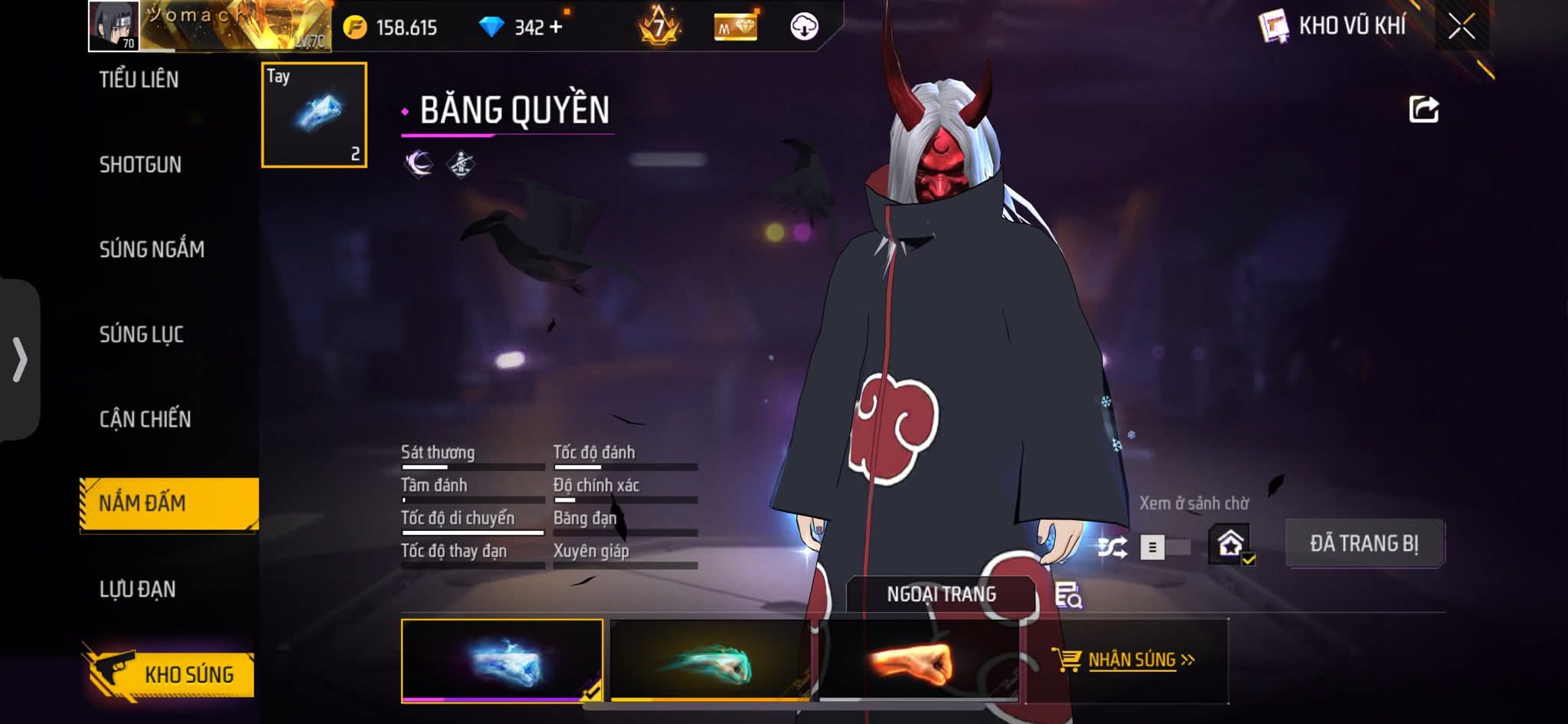Pick the orange flaming fist skin
Viewport: 1568px width, 724px height.
tap(917, 660)
